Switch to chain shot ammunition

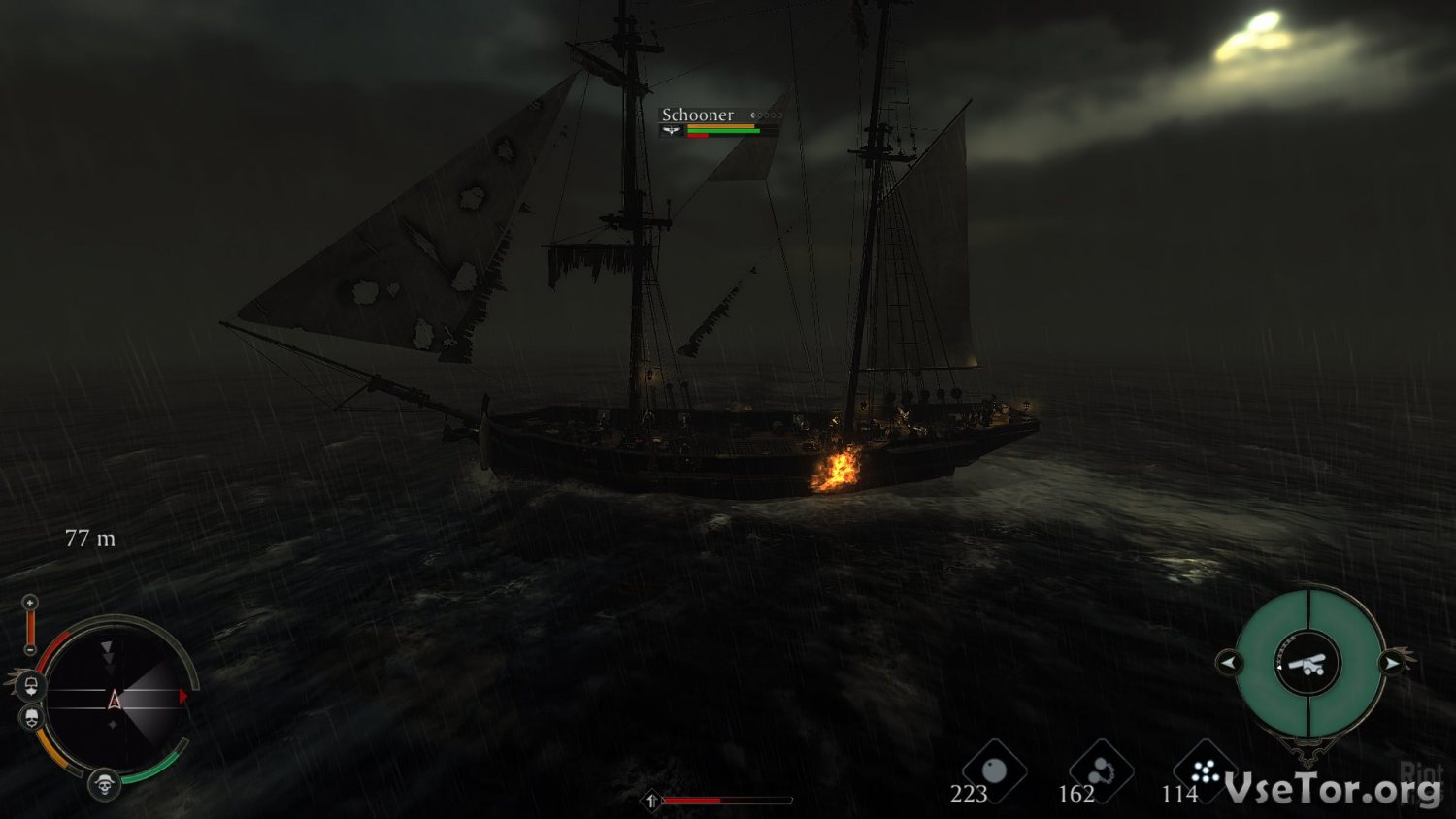[x=1101, y=771]
